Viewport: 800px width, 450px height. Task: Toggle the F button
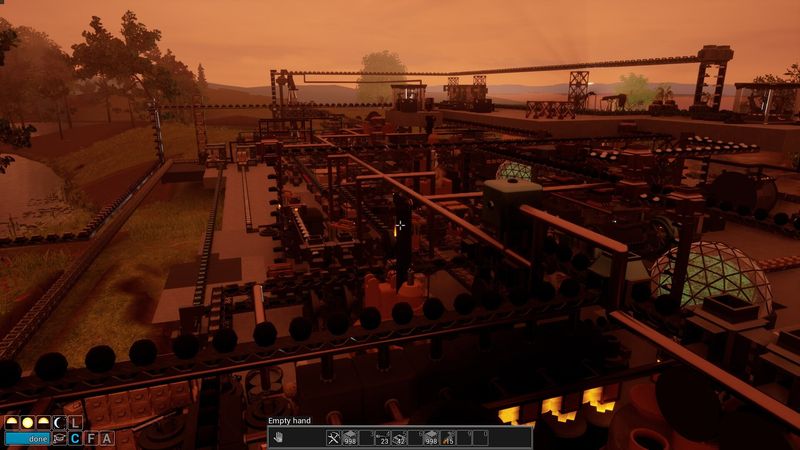pyautogui.click(x=91, y=438)
